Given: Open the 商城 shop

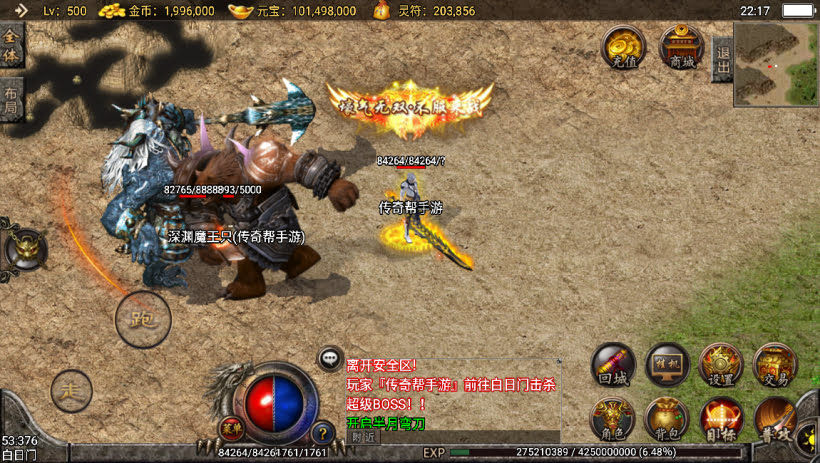Looking at the screenshot, I should [x=681, y=46].
